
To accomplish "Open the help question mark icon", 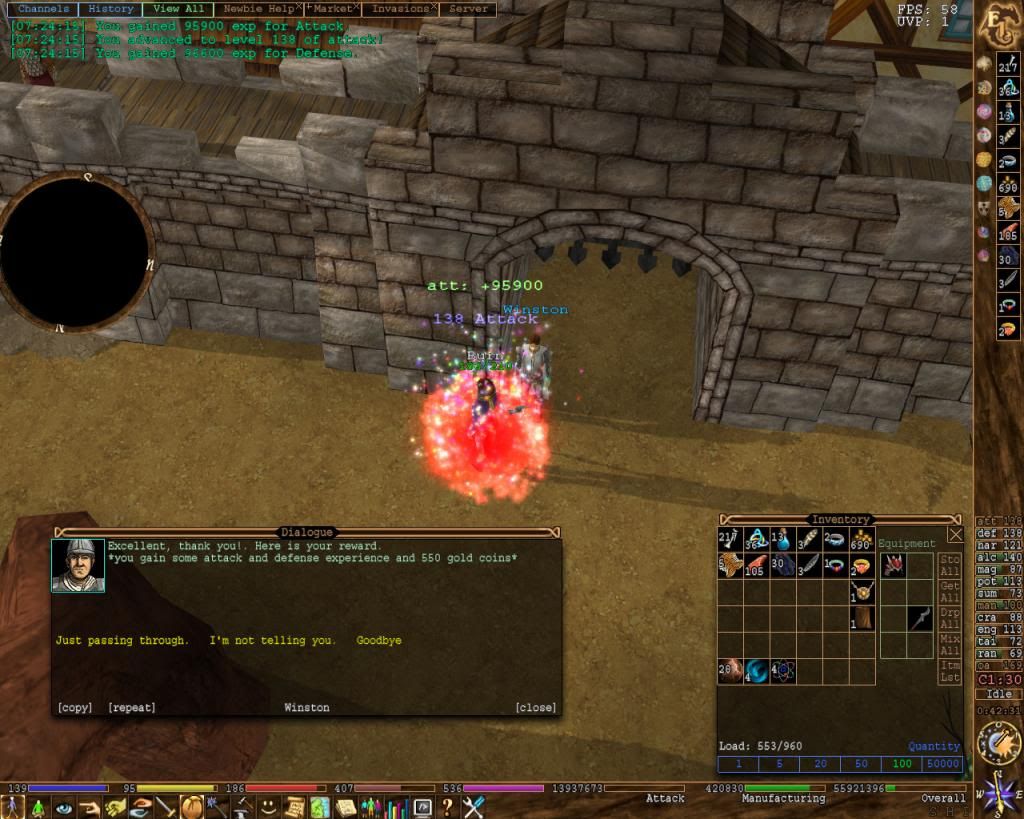I will click(447, 807).
